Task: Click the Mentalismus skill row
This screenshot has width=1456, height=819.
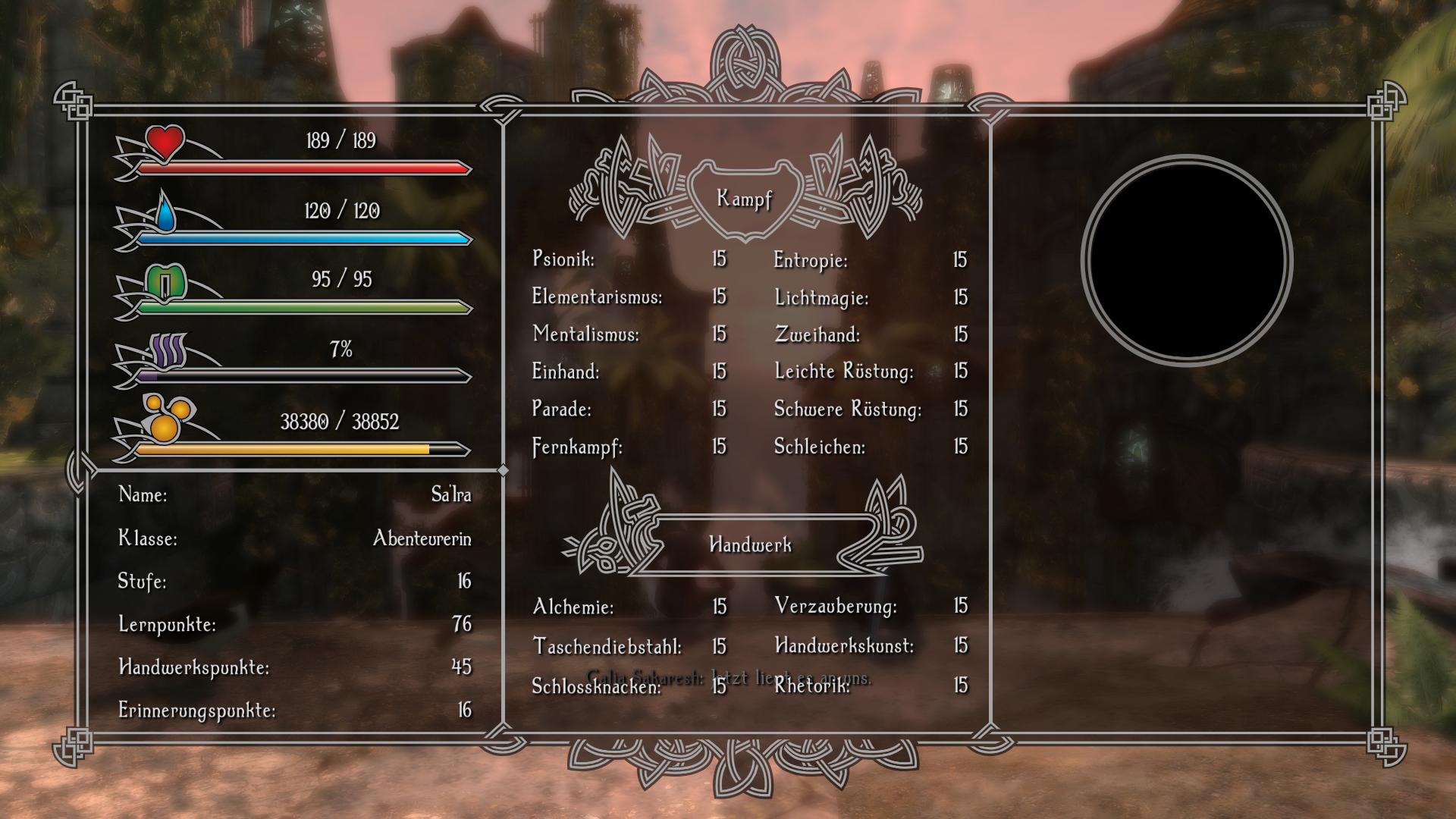Action: [x=585, y=334]
